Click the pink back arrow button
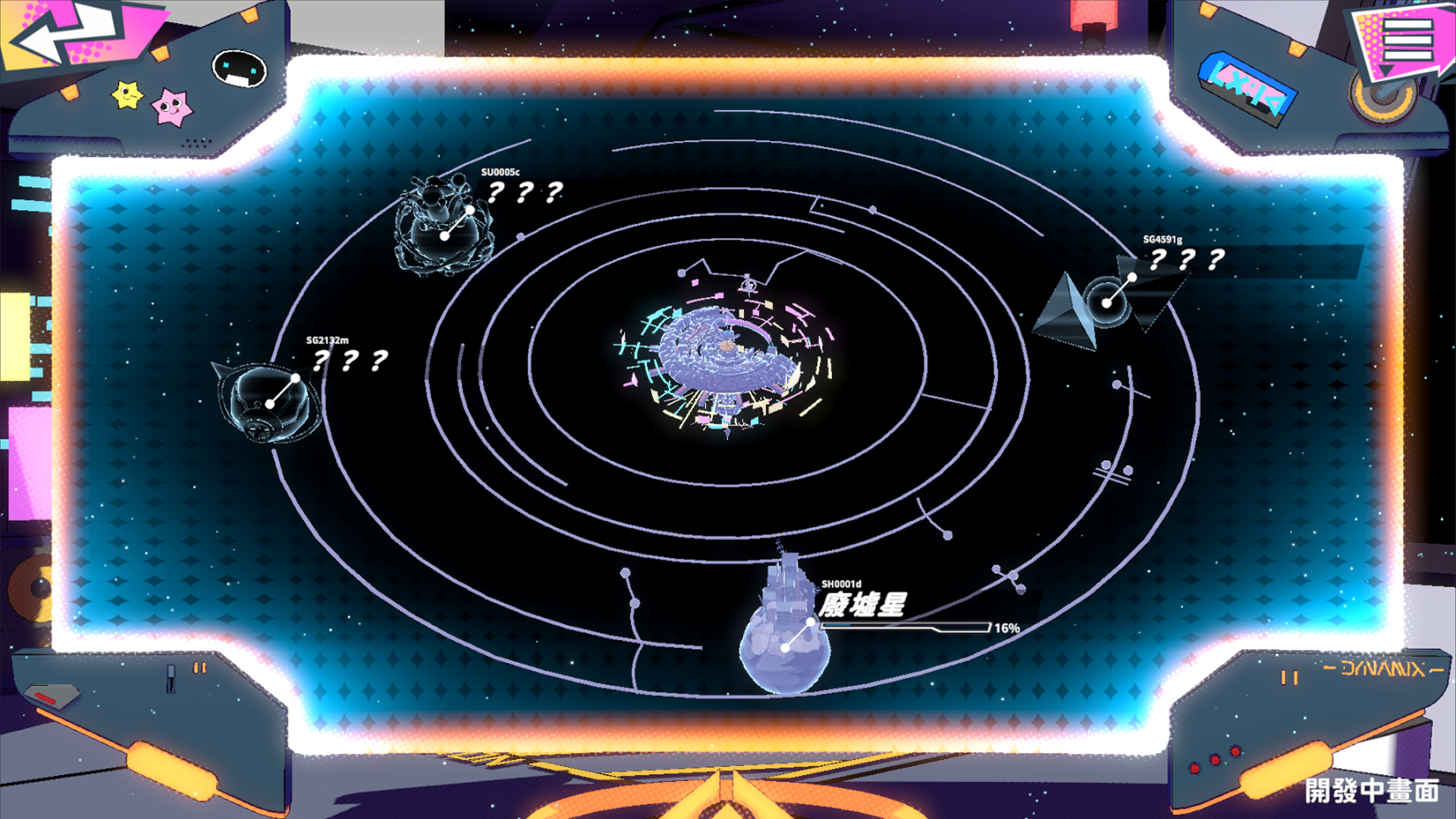Screen dimensions: 1456x819 (61, 34)
